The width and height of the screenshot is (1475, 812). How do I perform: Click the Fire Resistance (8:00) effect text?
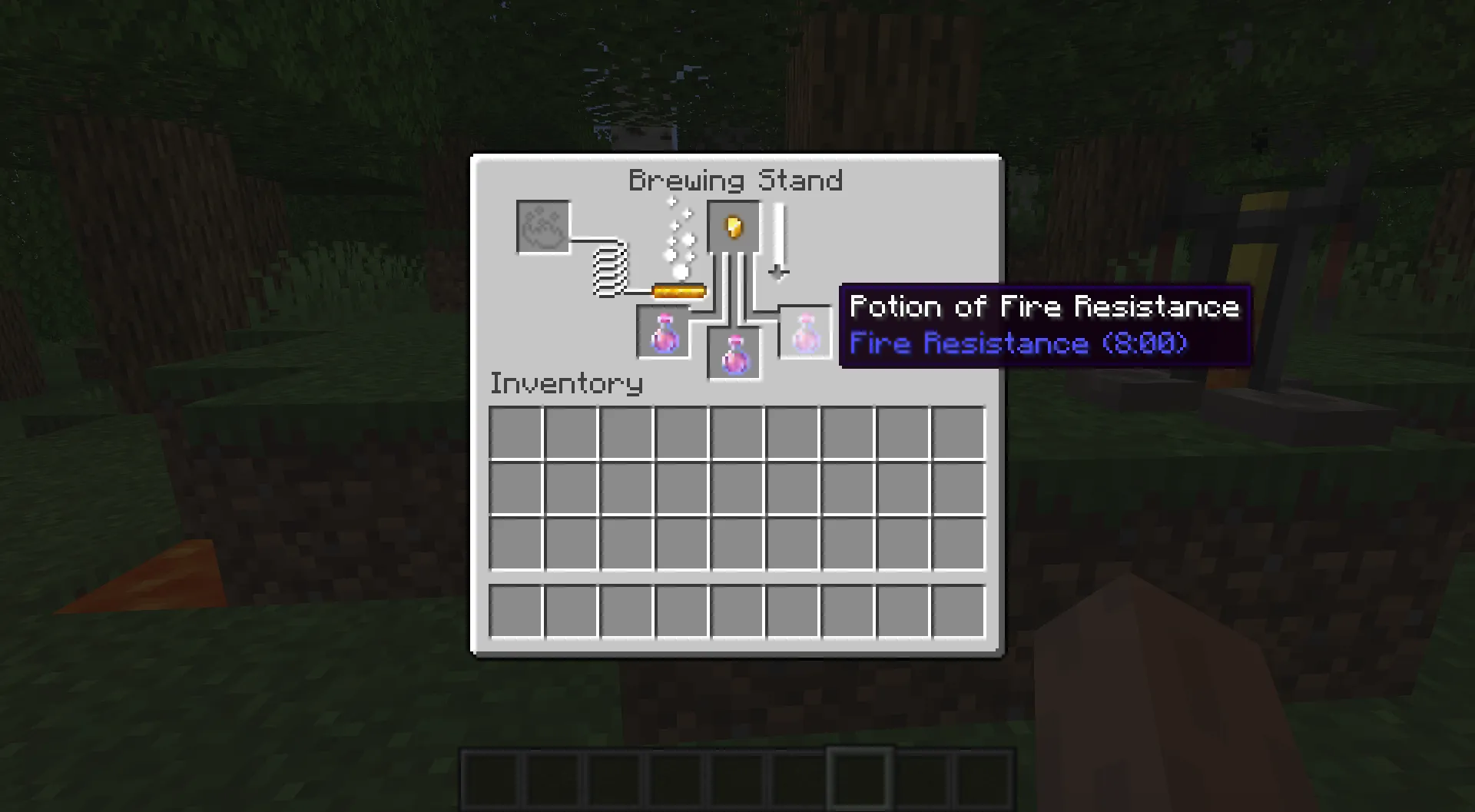coord(1019,343)
